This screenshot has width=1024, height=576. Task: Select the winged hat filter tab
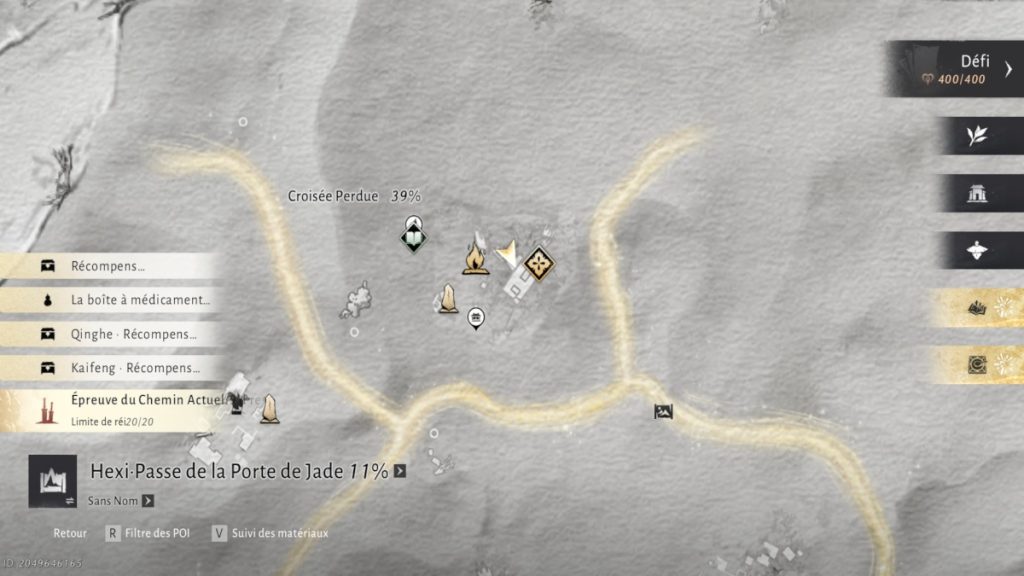point(977,251)
